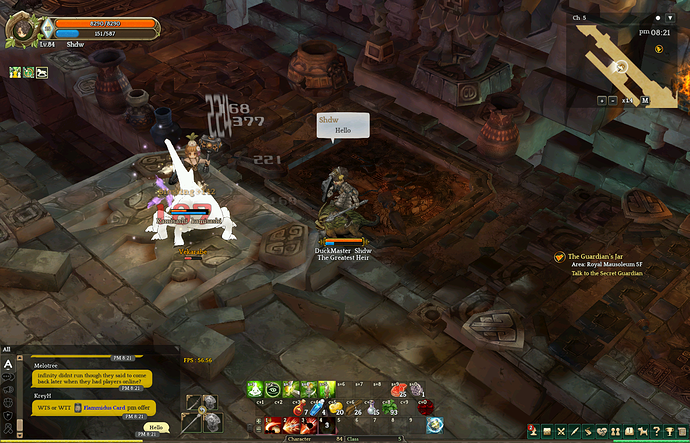The width and height of the screenshot is (690, 443).
Task: Open the full map with the M button
Action: tap(645, 100)
